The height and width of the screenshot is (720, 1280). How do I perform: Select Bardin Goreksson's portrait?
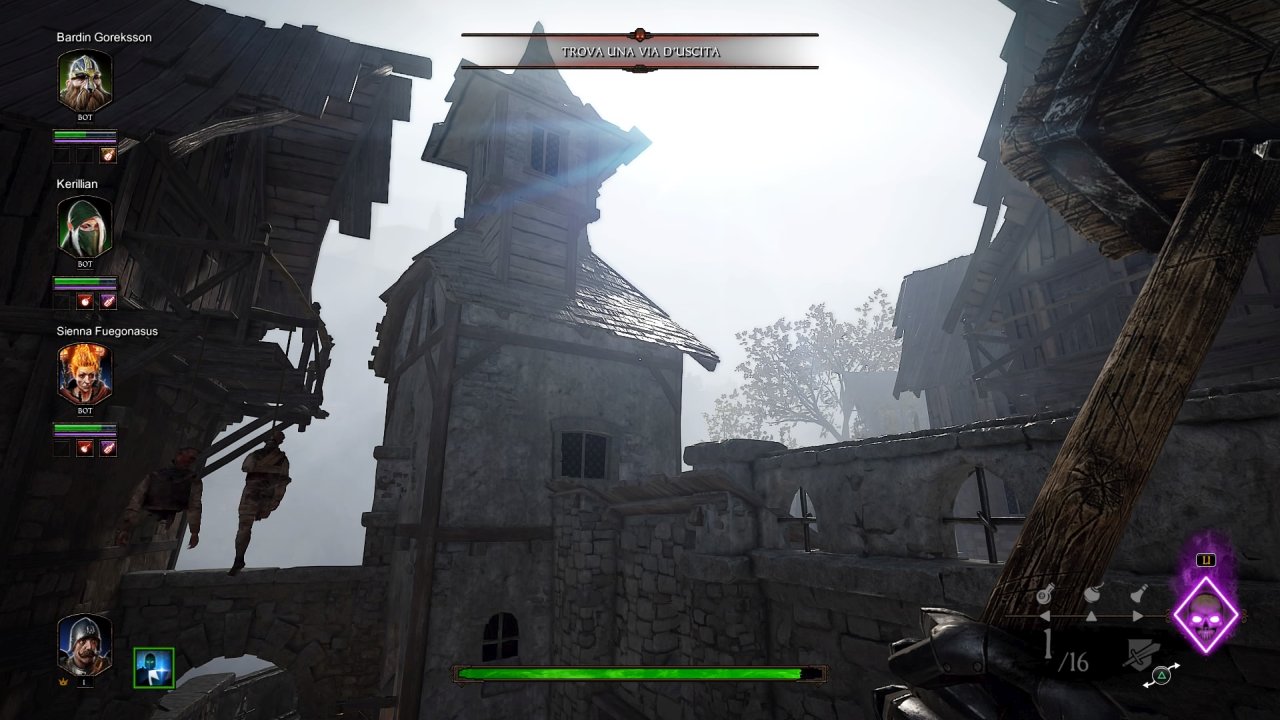[85, 80]
